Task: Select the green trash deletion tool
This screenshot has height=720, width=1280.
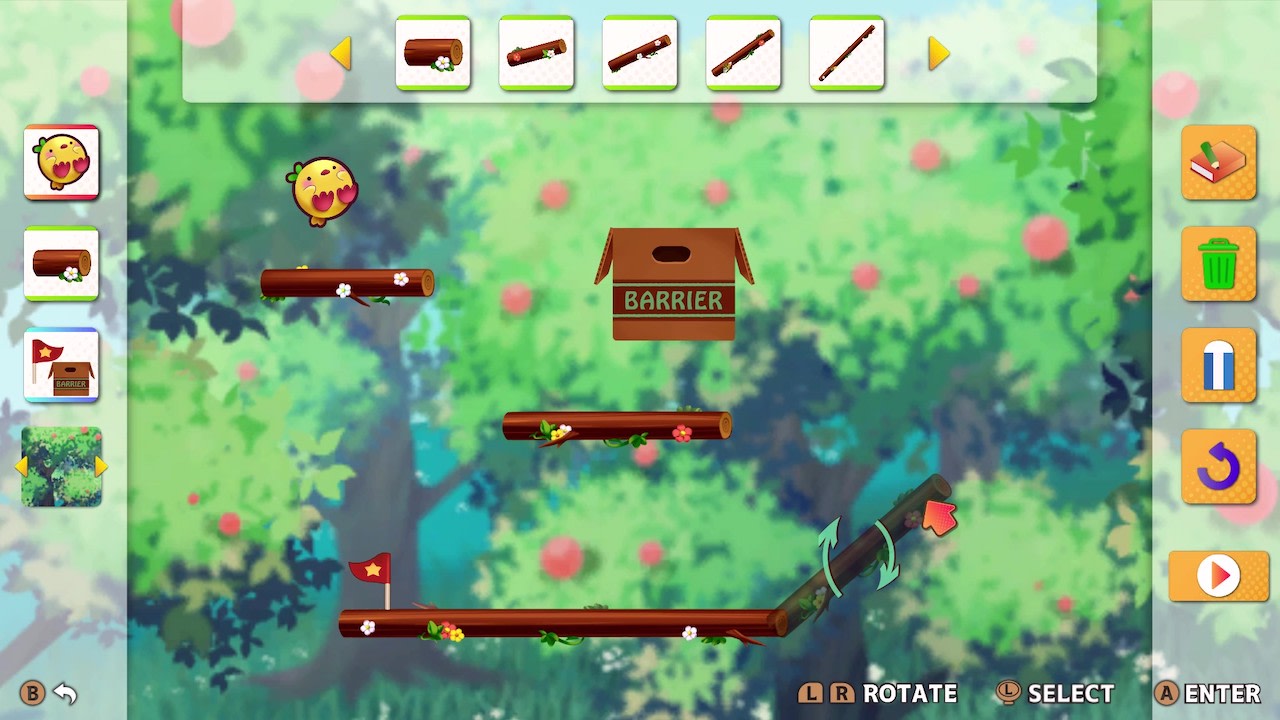Action: click(1218, 265)
